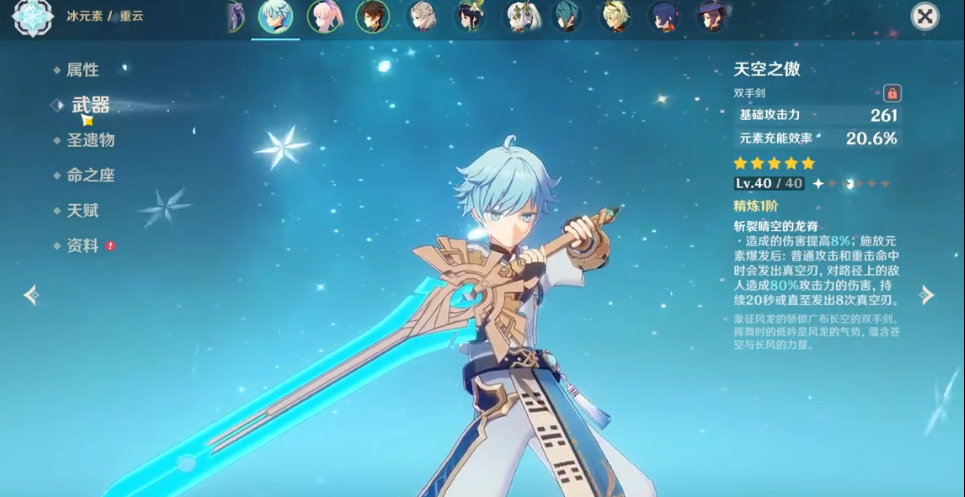Switch to the brown-haired character portrait
Viewport: 965px width, 497px height.
(x=372, y=17)
